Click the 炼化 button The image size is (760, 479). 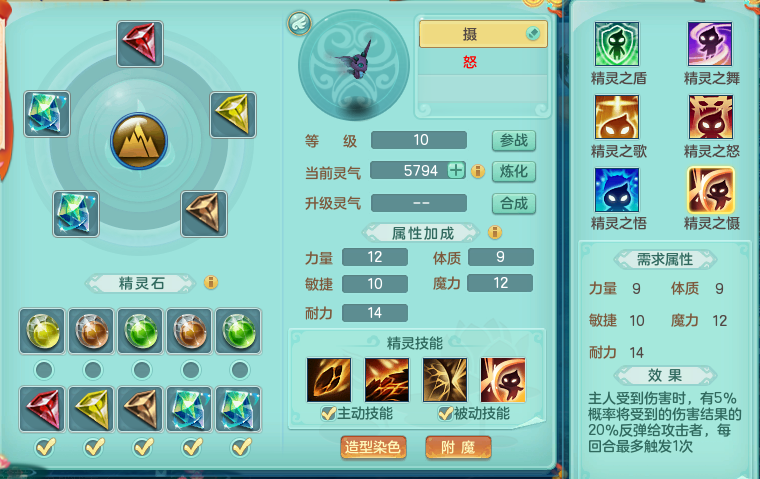tap(513, 171)
